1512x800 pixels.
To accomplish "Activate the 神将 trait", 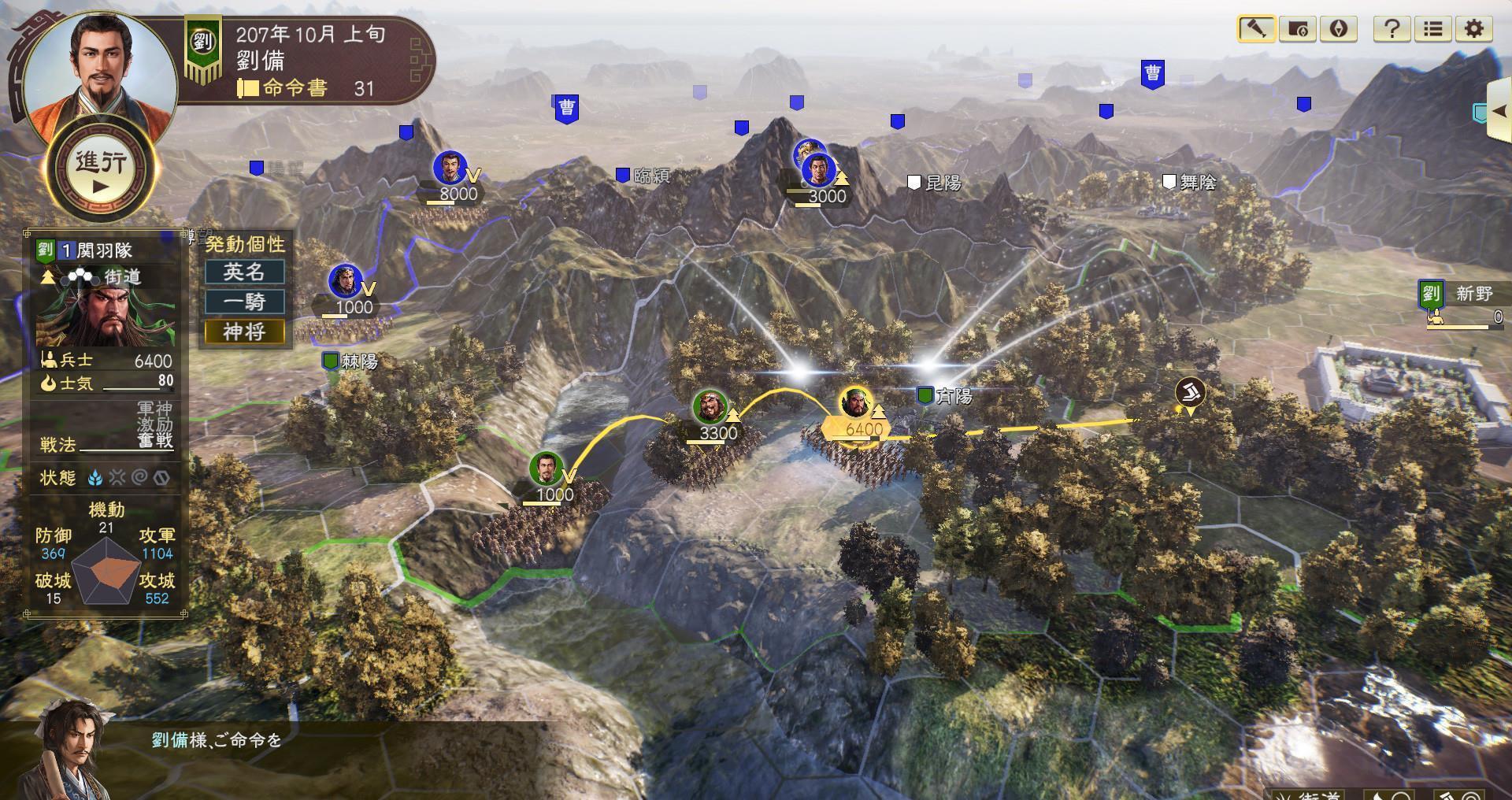I will click(x=244, y=331).
